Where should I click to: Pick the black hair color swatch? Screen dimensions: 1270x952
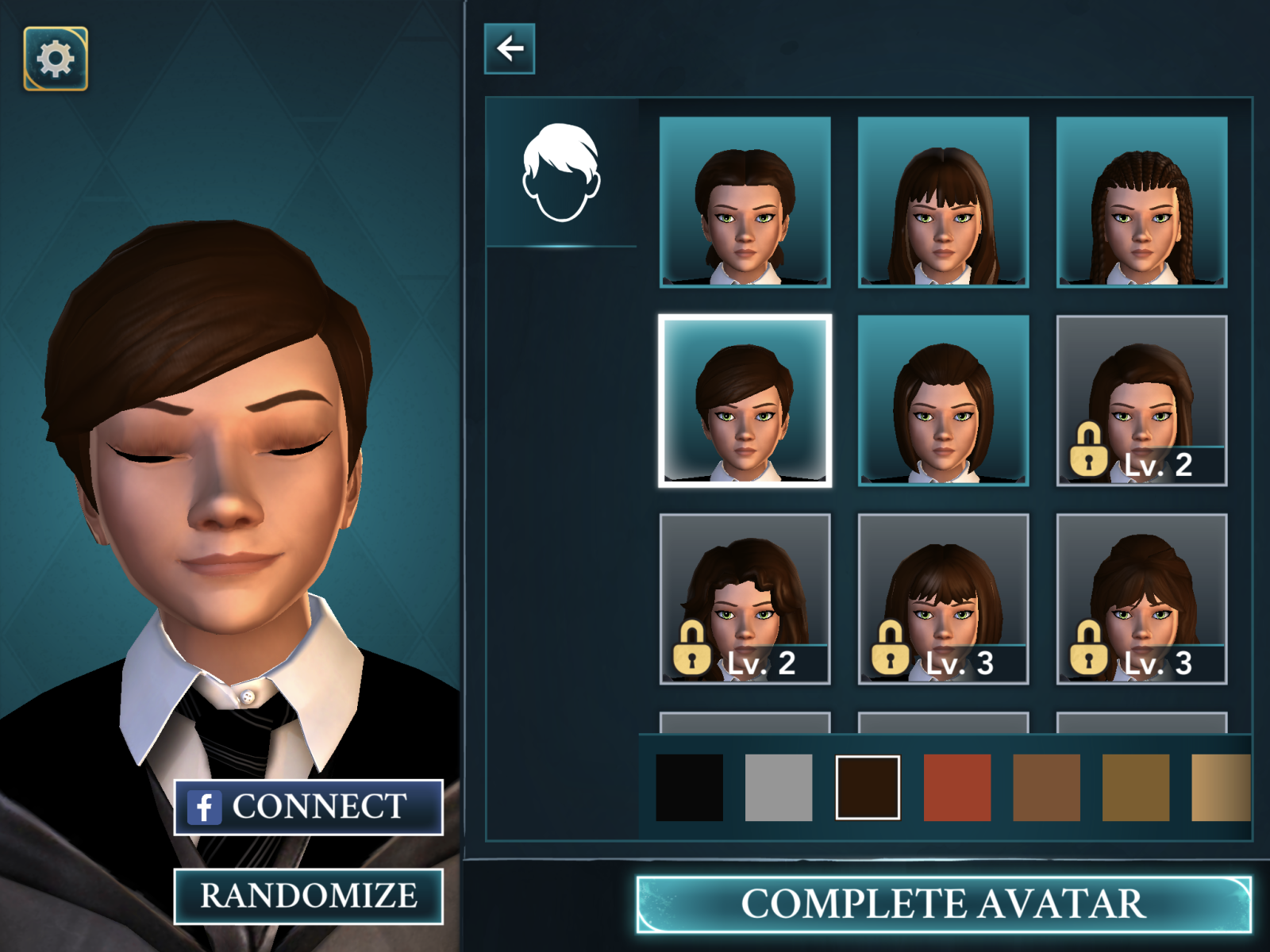[689, 787]
